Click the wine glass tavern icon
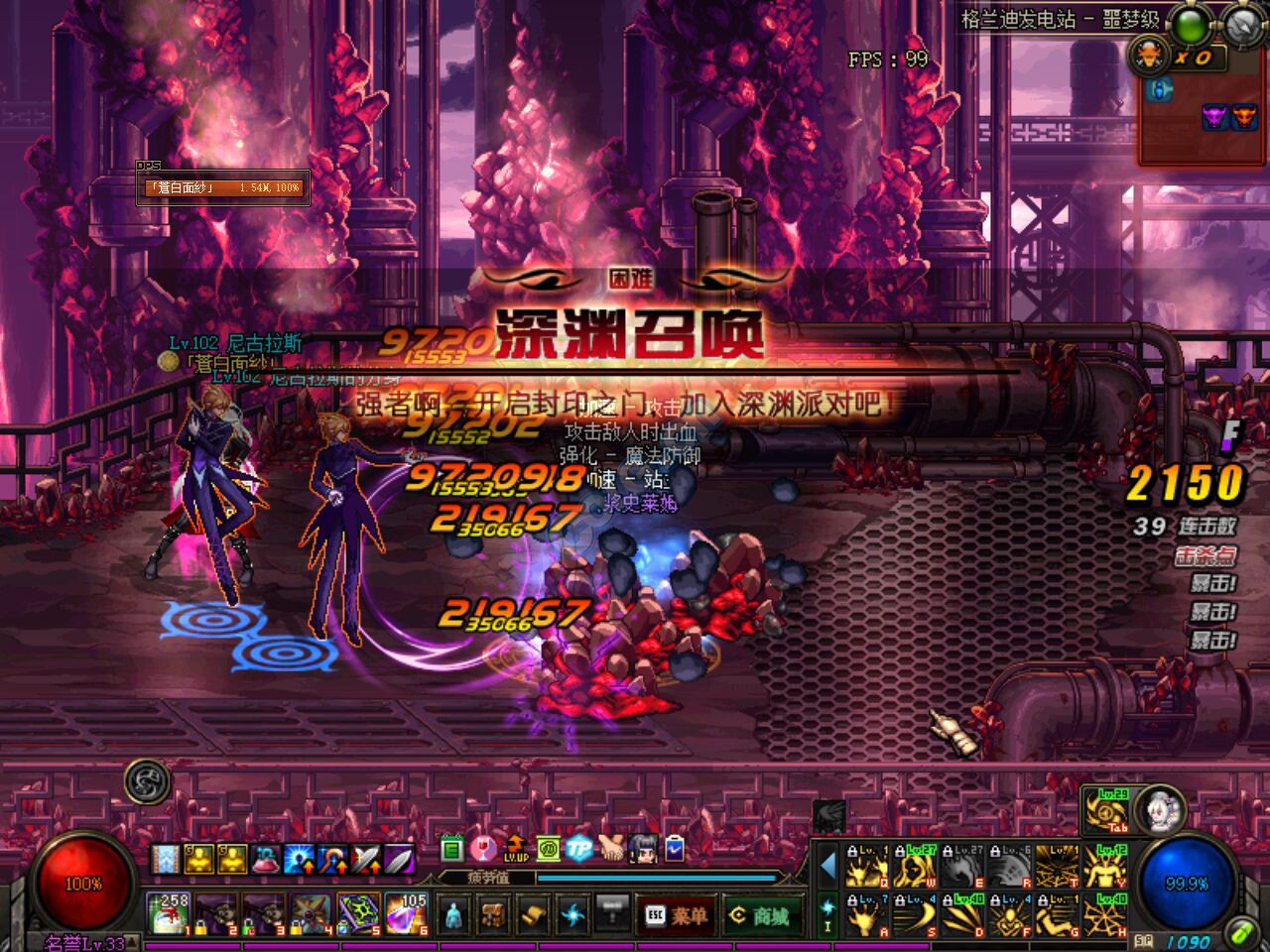 tap(484, 847)
